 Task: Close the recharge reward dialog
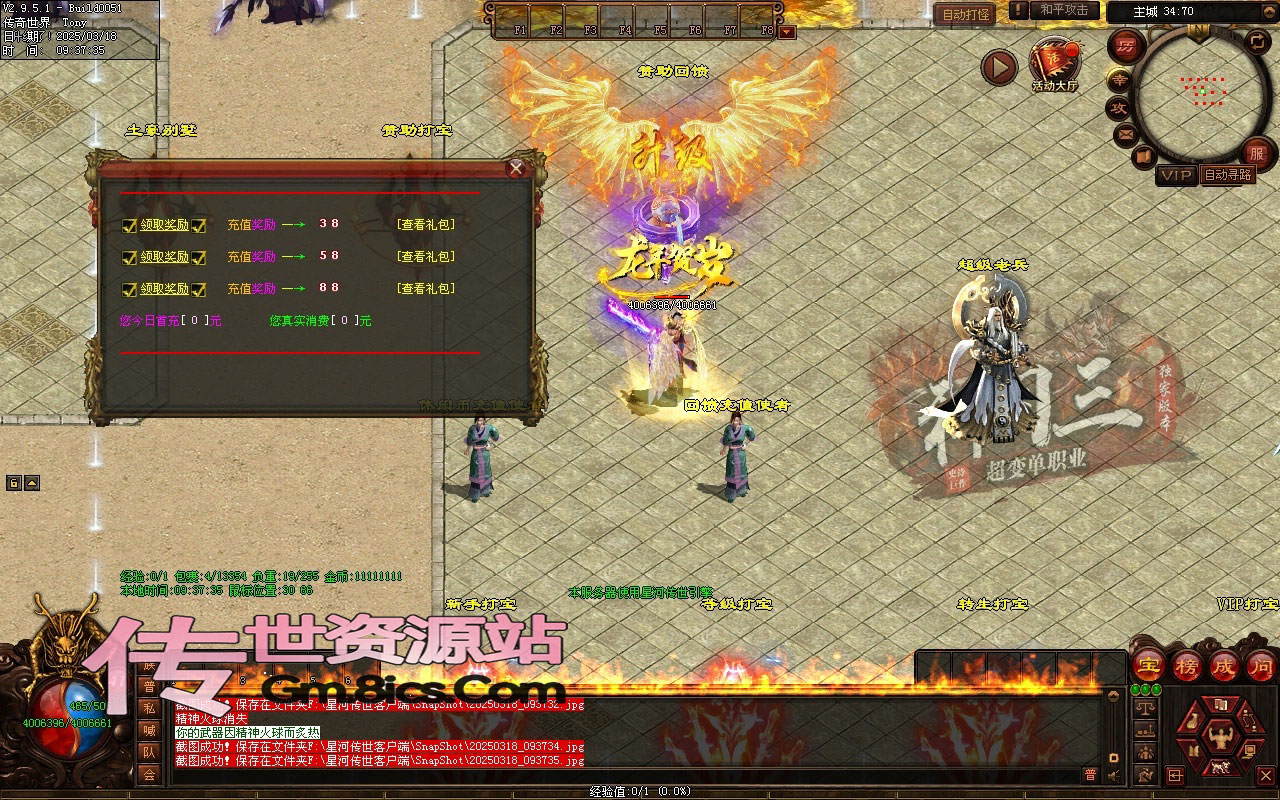(516, 168)
